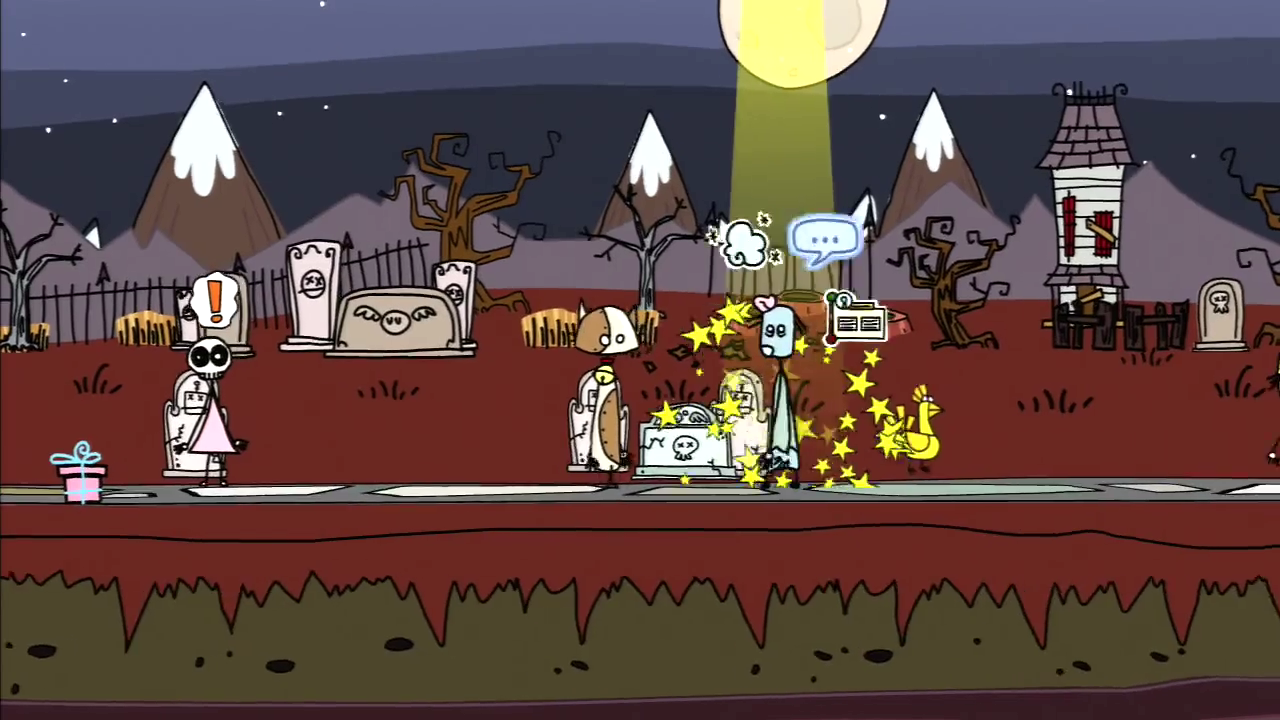1280x720 pixels.
Task: Select the white thought cloud bubble
Action: point(745,244)
